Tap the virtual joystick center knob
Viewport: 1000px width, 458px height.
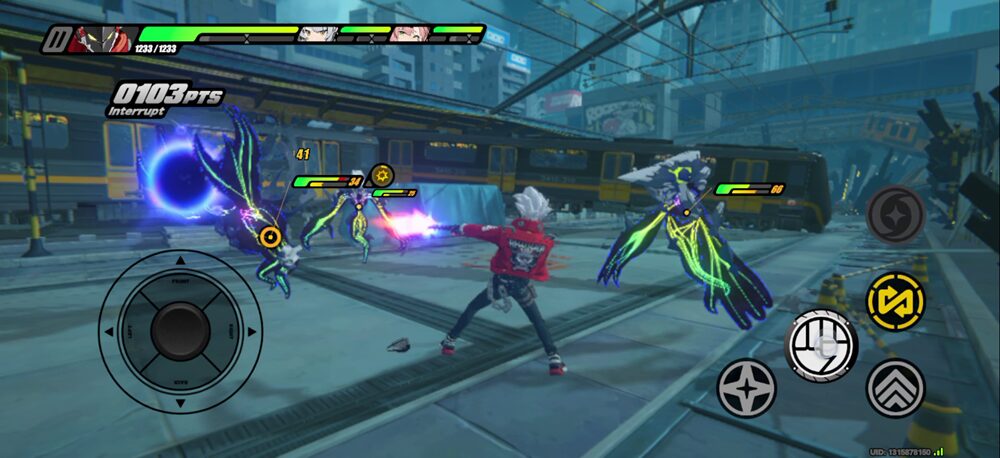180,329
